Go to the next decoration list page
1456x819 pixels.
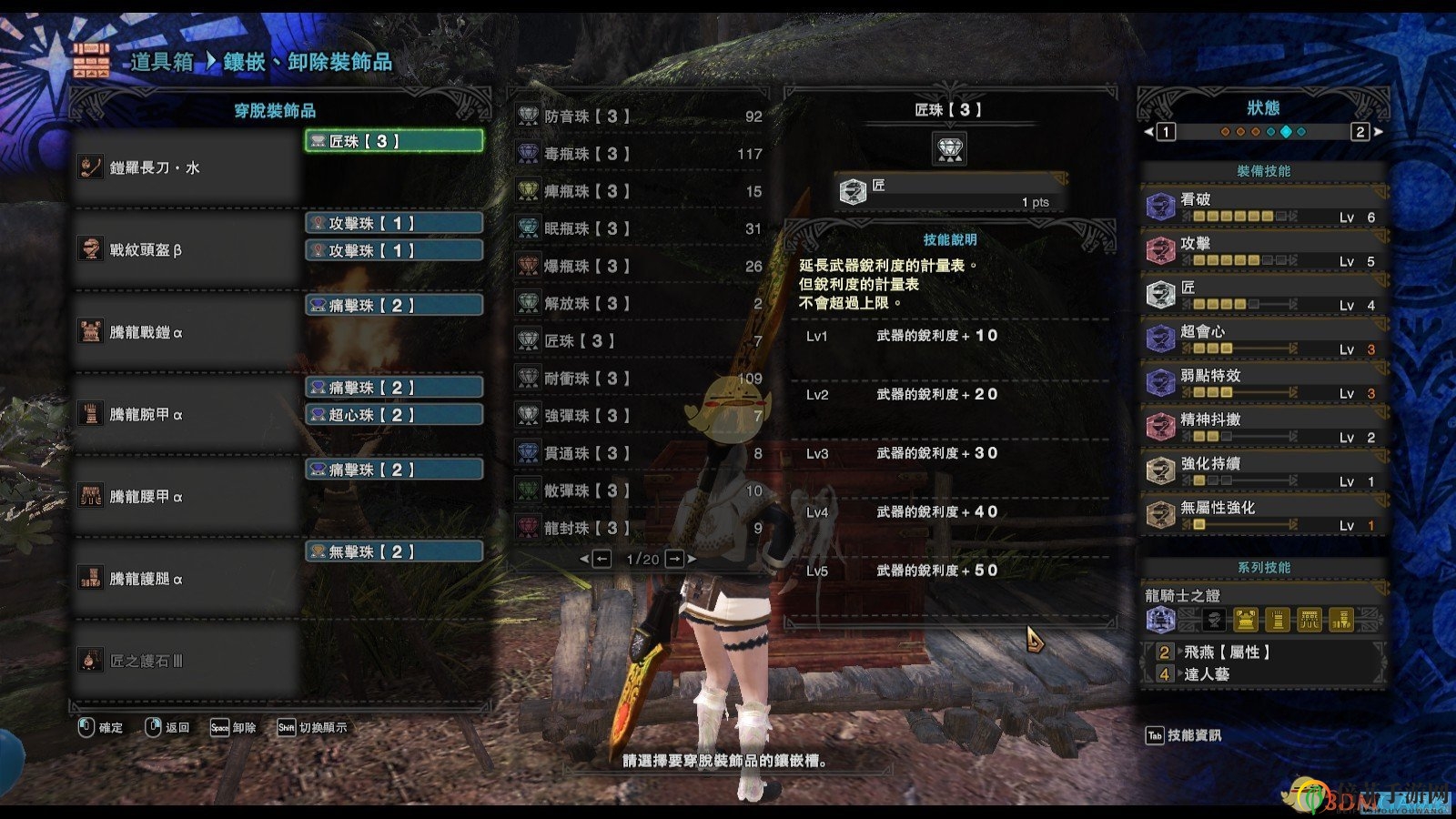coord(675,559)
